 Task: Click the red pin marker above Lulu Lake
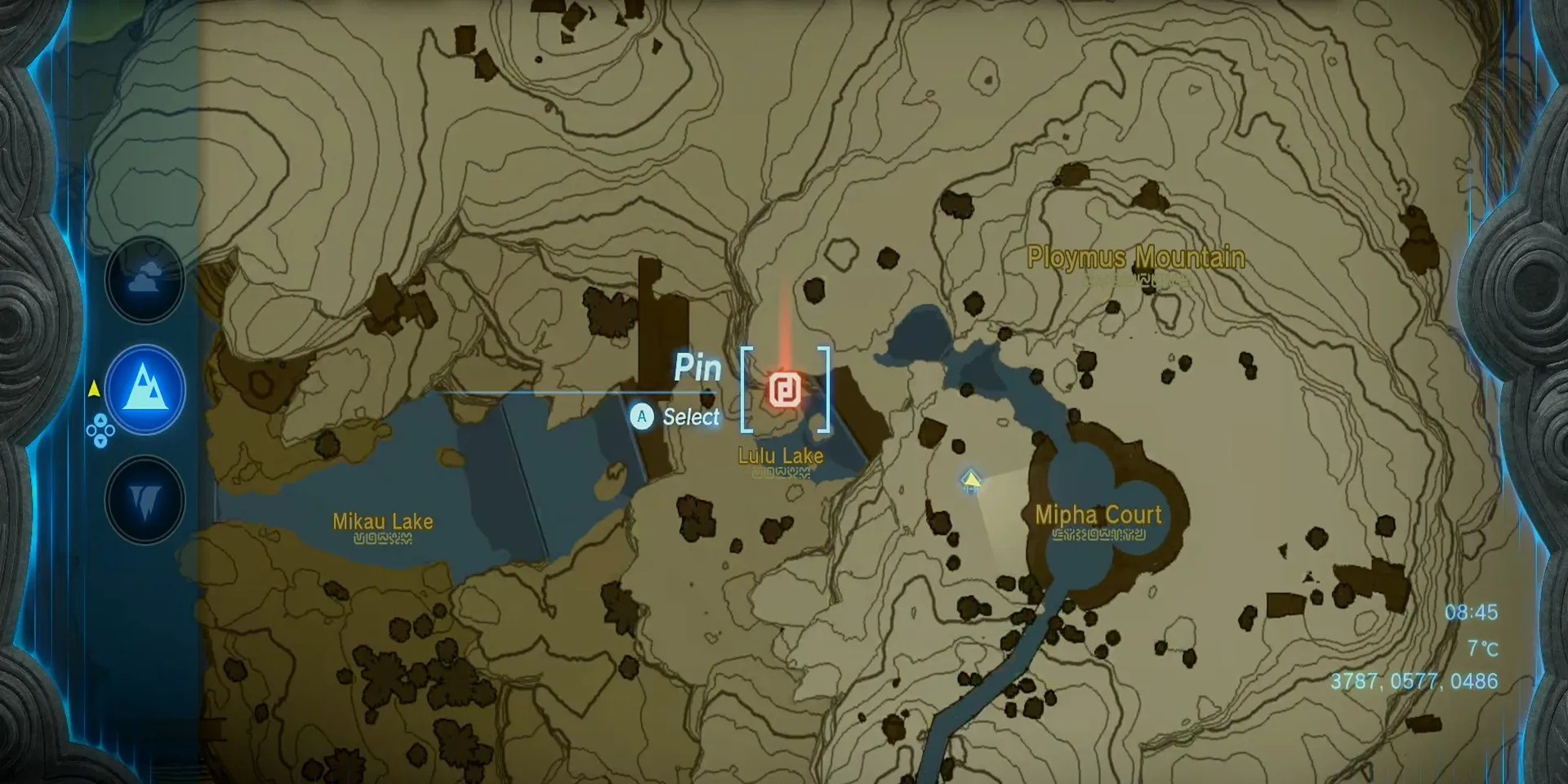click(x=785, y=390)
